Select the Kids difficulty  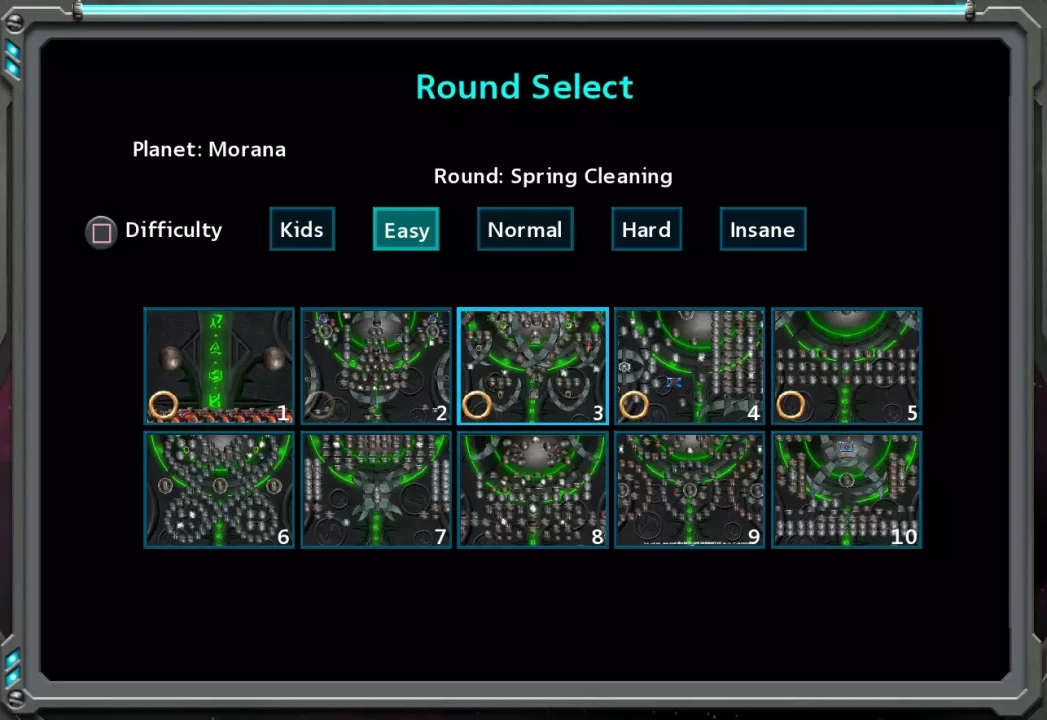click(x=301, y=229)
